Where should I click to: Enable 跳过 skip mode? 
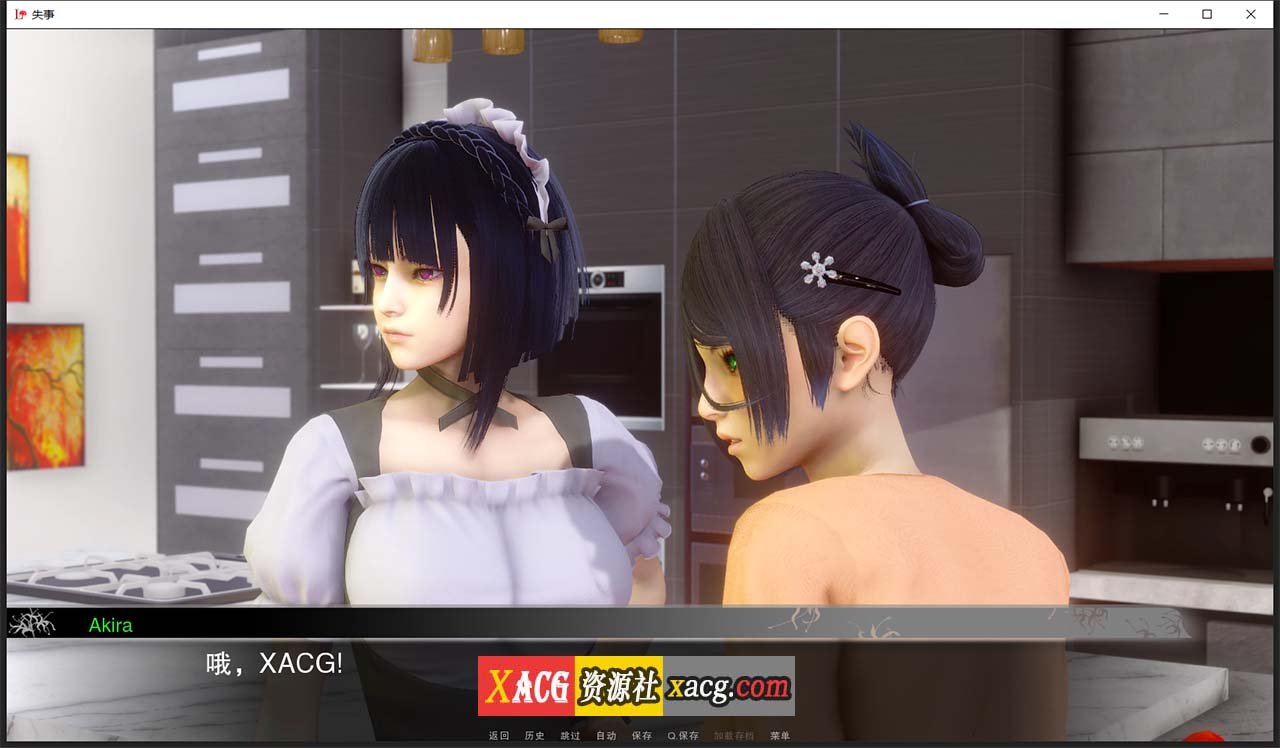tap(570, 735)
